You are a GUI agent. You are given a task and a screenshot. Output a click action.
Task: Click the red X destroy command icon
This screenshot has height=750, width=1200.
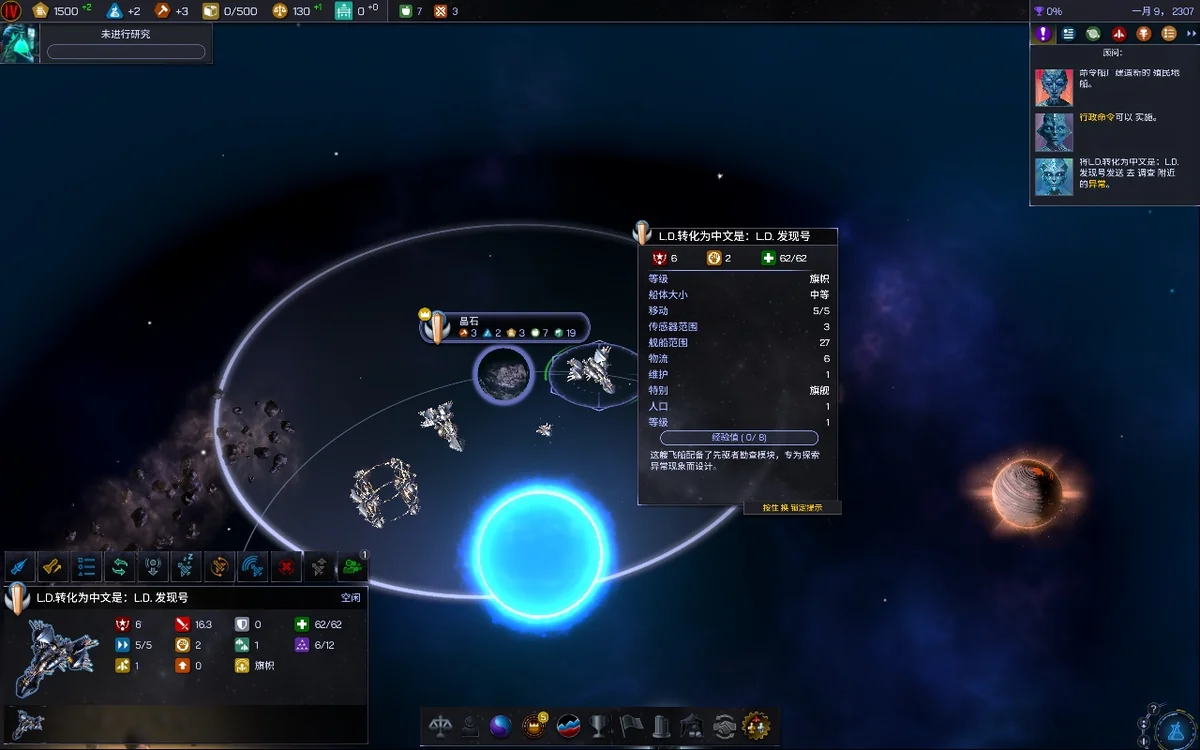click(286, 567)
